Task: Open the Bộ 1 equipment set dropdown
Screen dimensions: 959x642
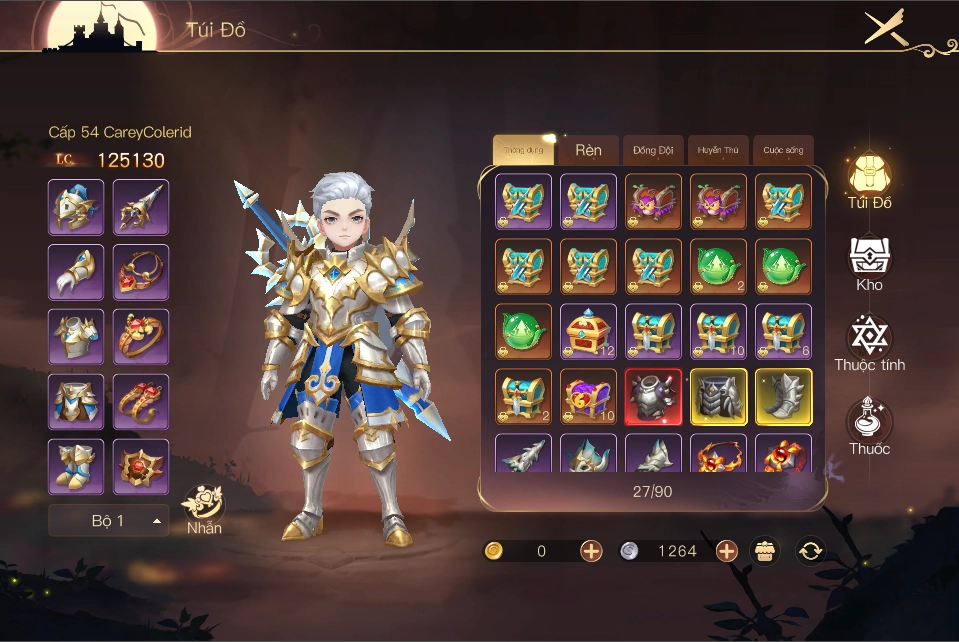Action: 109,521
